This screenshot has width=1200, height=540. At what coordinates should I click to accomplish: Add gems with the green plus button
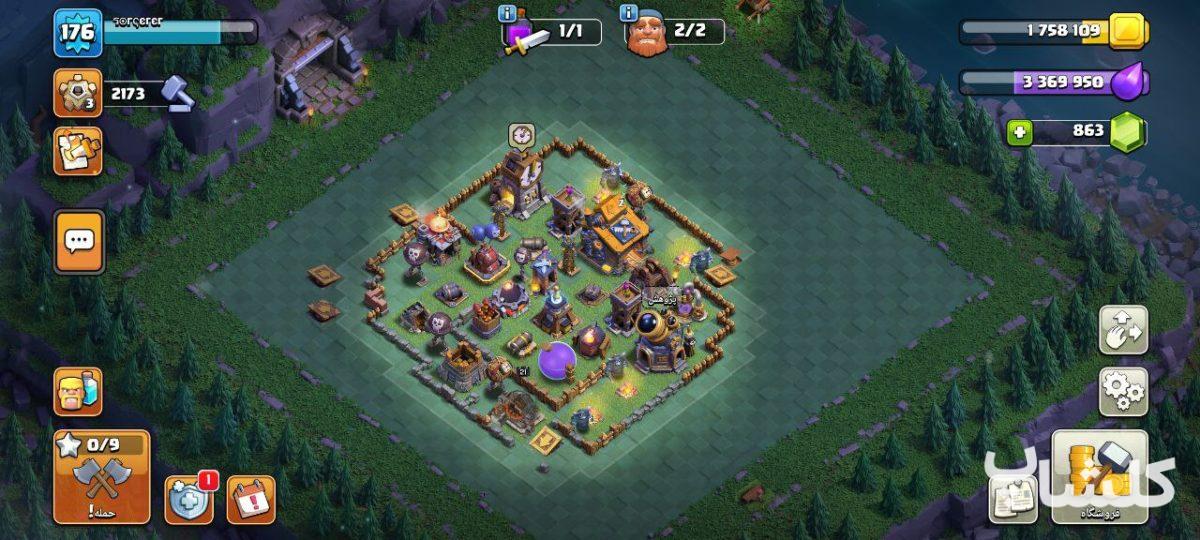click(x=1019, y=132)
